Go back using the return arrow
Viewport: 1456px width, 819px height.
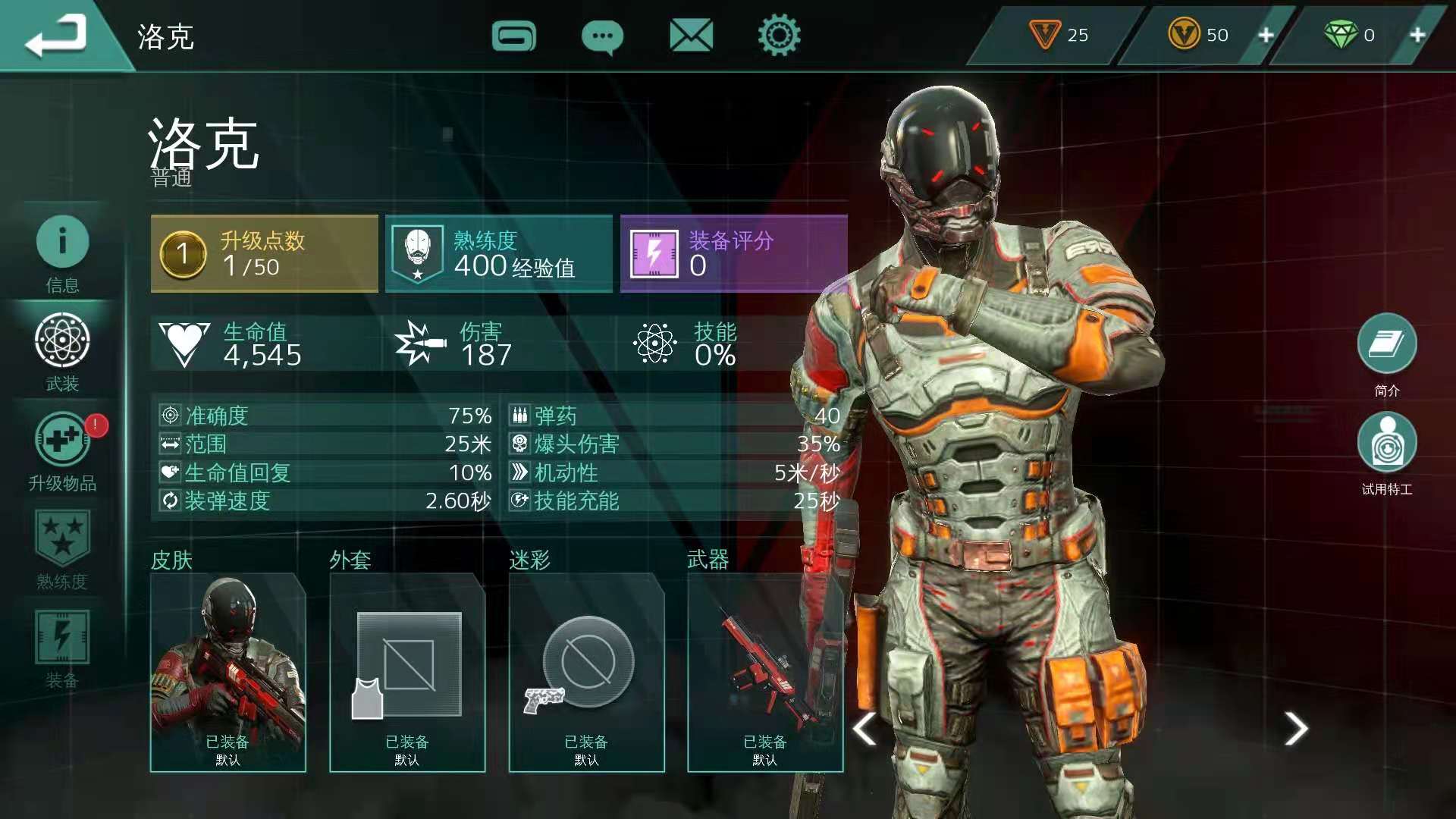coord(56,36)
